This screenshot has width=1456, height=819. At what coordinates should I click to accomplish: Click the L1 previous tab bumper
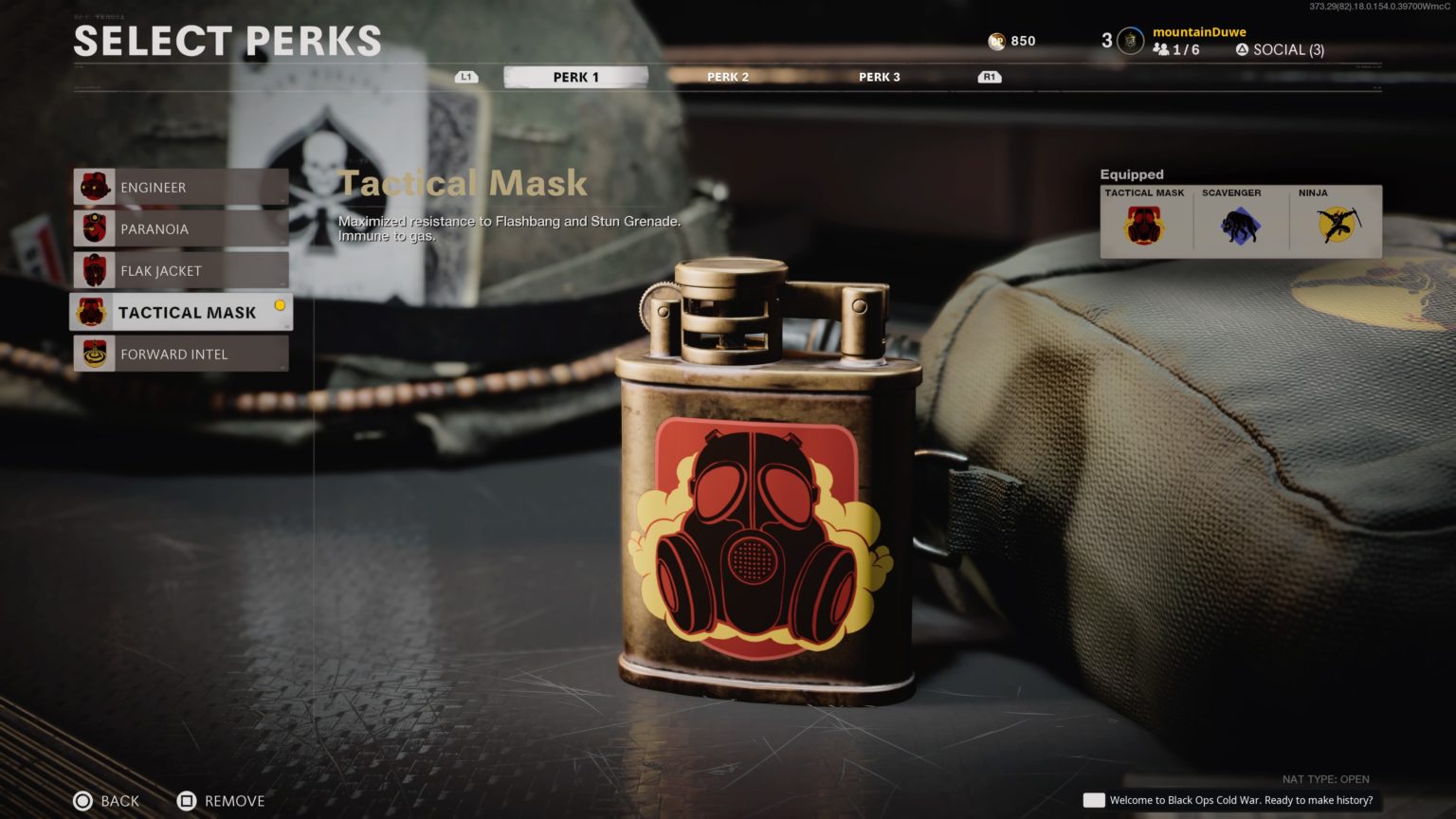(x=465, y=76)
